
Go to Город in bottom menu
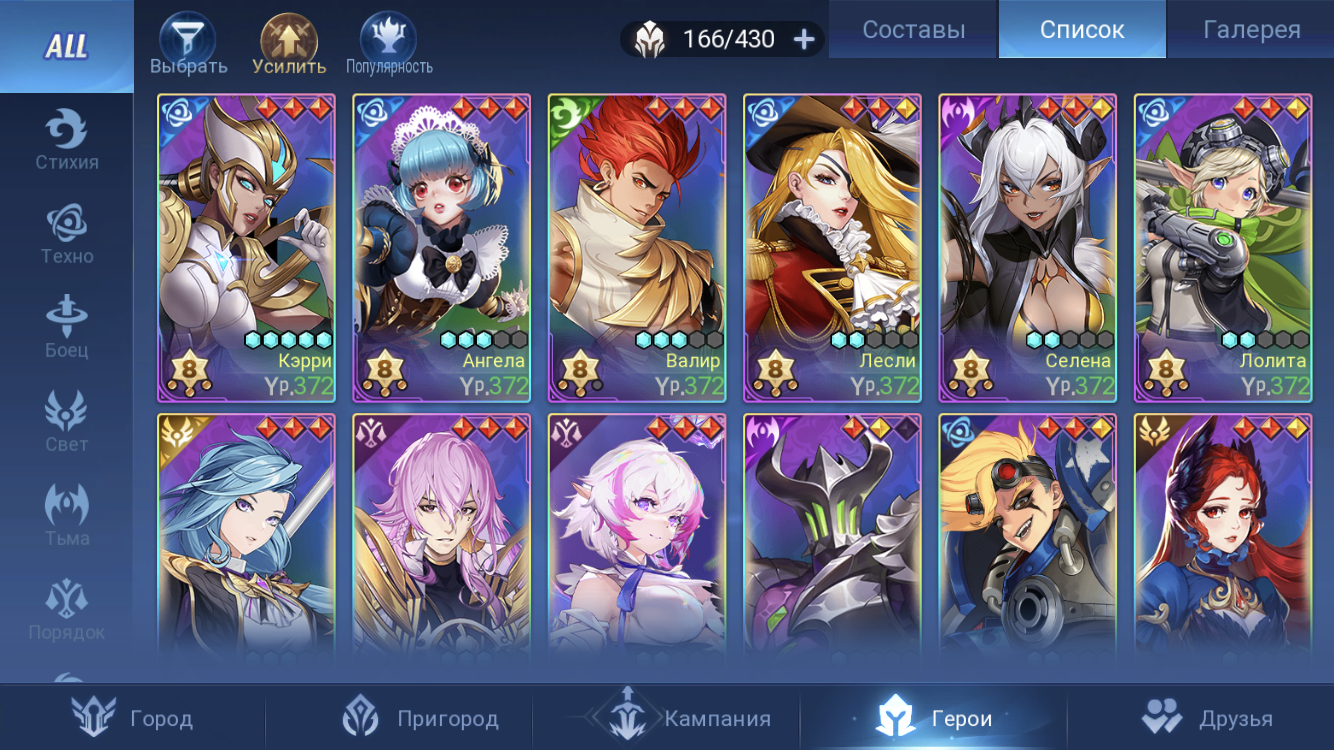coord(133,718)
